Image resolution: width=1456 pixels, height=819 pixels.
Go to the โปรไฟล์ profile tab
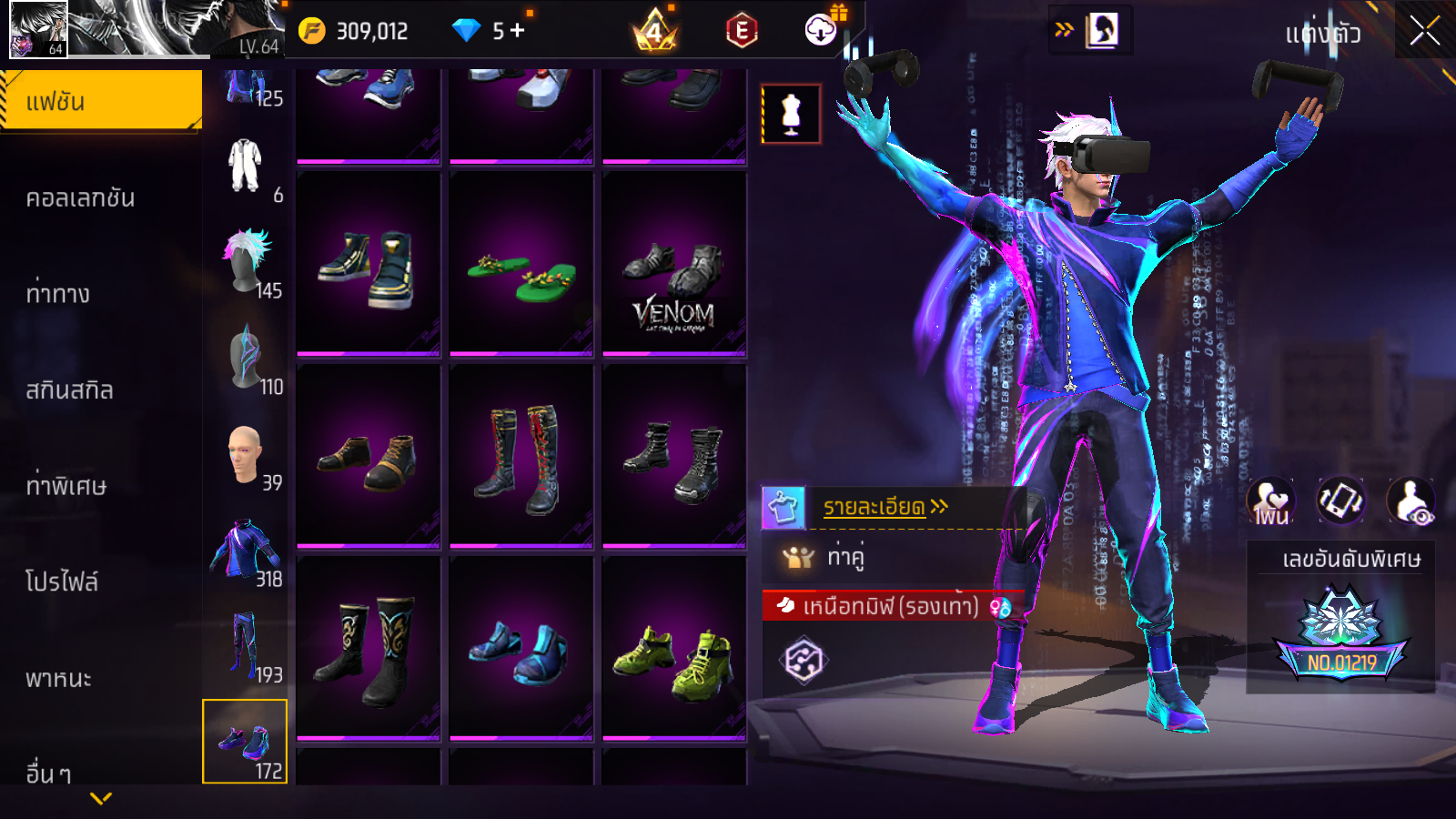[62, 582]
